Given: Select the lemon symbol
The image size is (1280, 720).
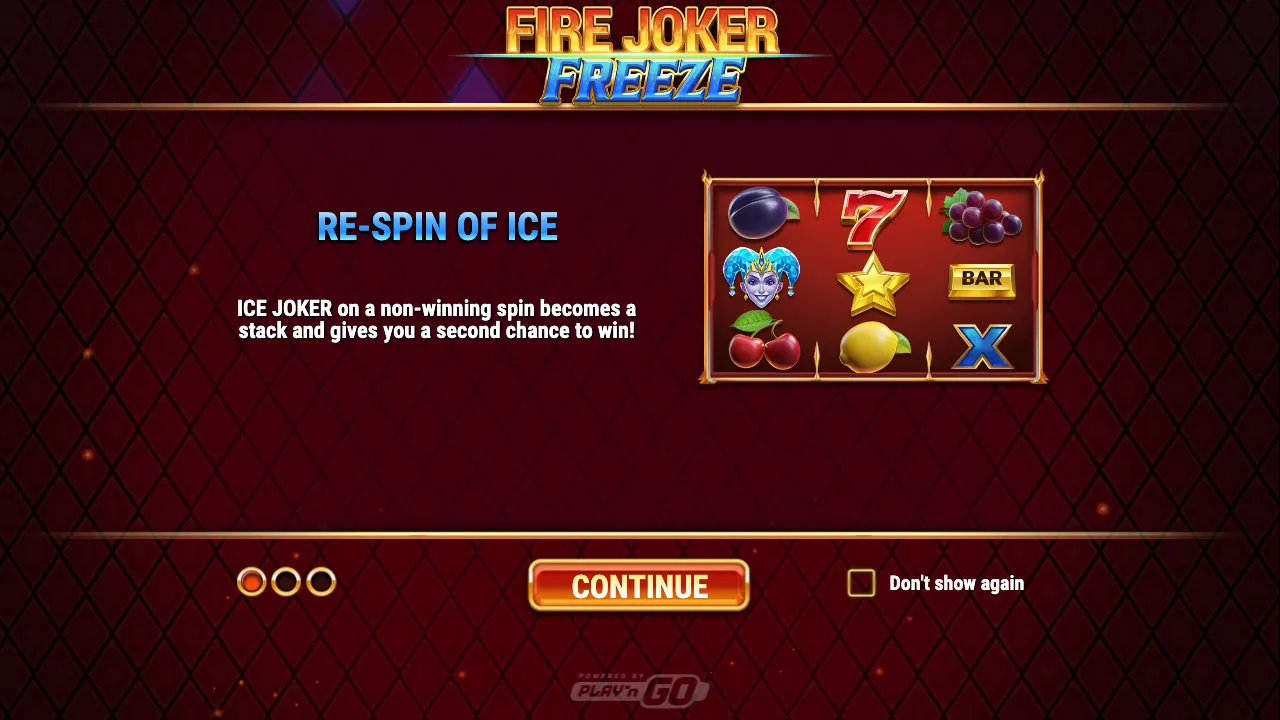Looking at the screenshot, I should (872, 347).
